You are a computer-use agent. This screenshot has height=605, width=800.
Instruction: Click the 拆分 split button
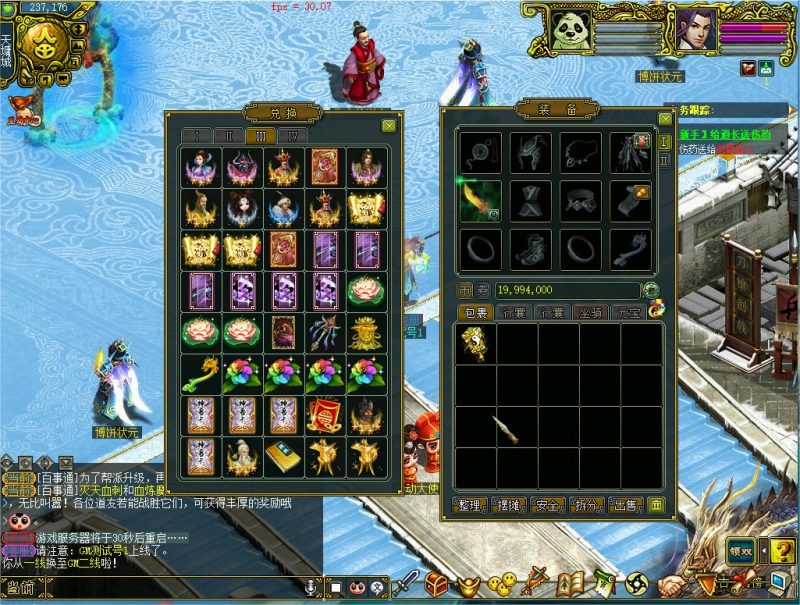coord(588,506)
